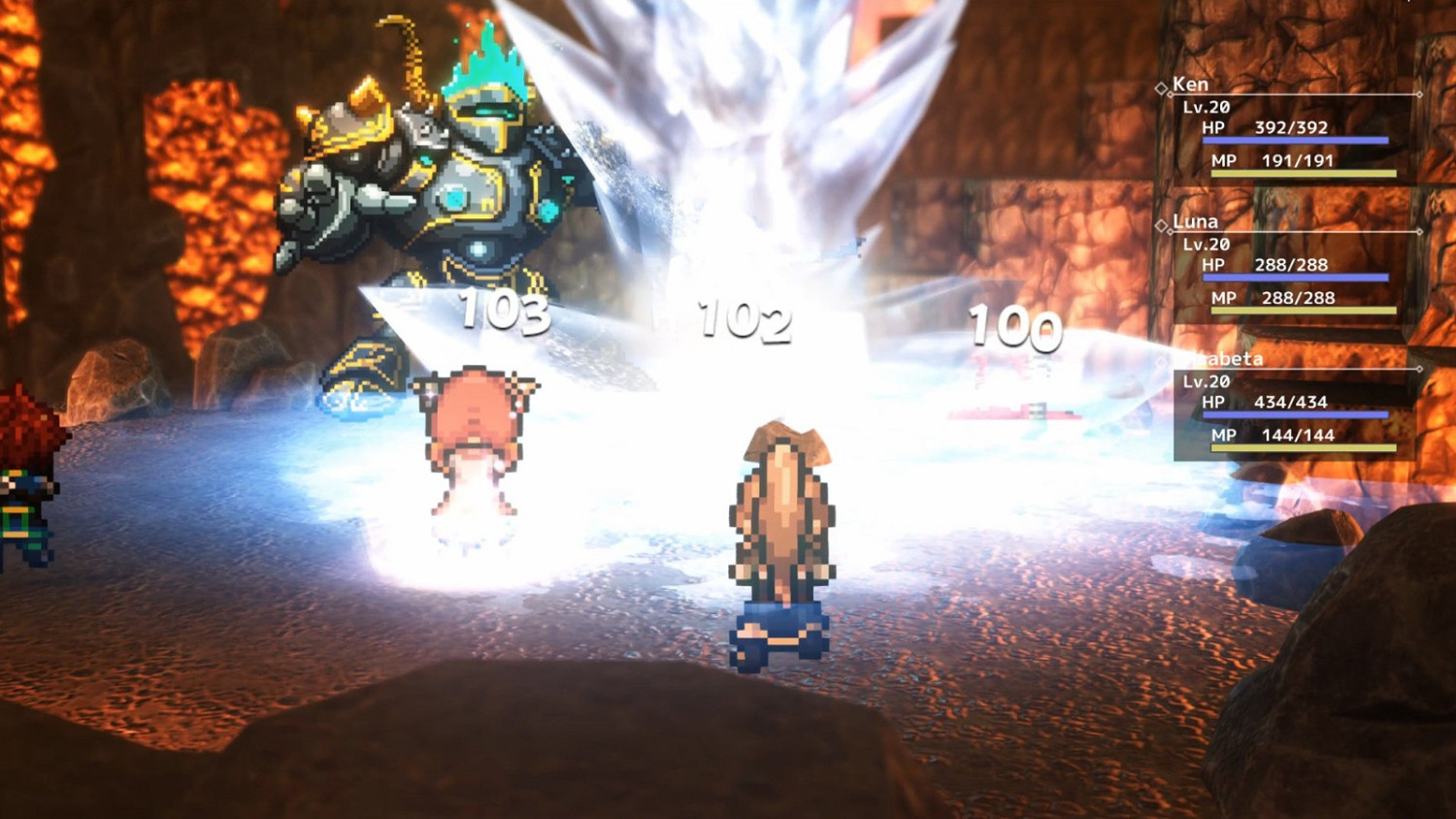The height and width of the screenshot is (819, 1456).
Task: Click Luna's HP value 288/288
Action: 1291,264
